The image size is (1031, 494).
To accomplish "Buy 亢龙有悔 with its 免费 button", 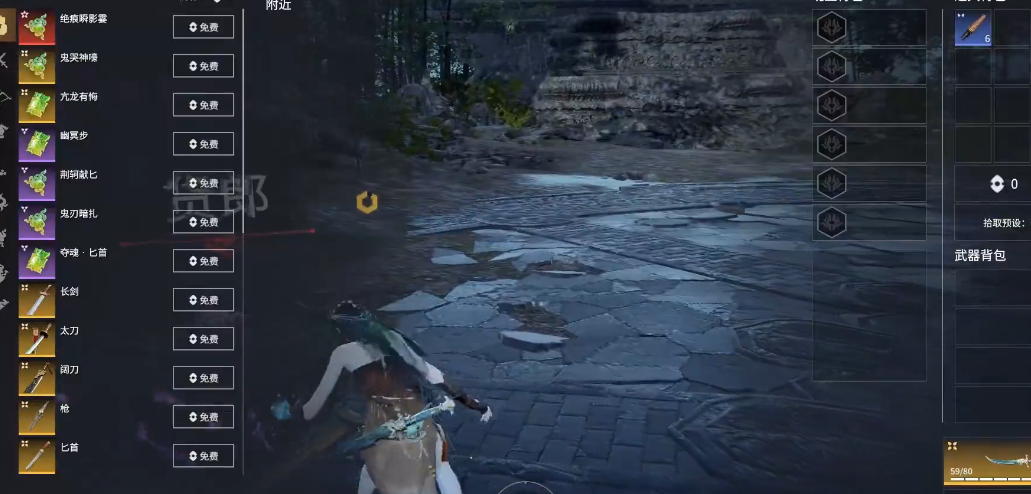I will point(203,105).
